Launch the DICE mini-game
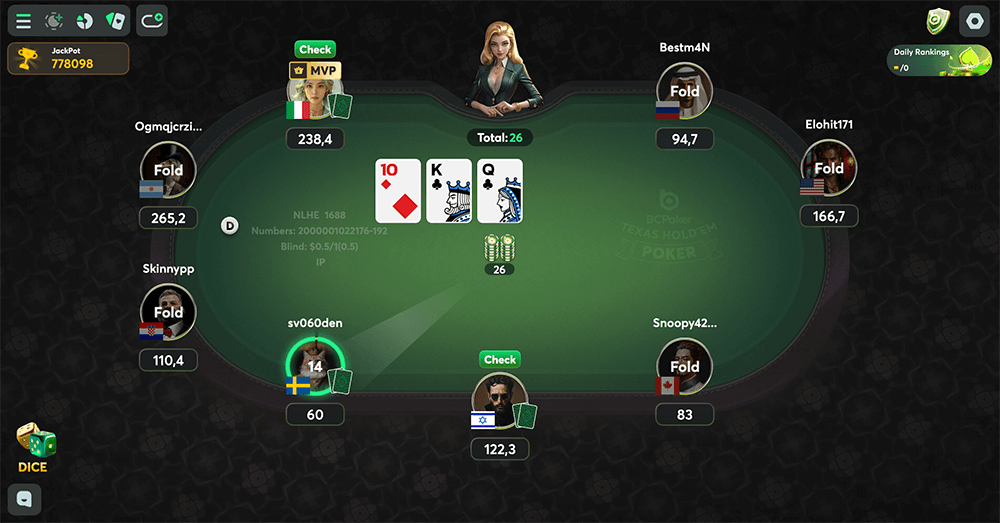This screenshot has width=1000, height=523. coord(34,446)
